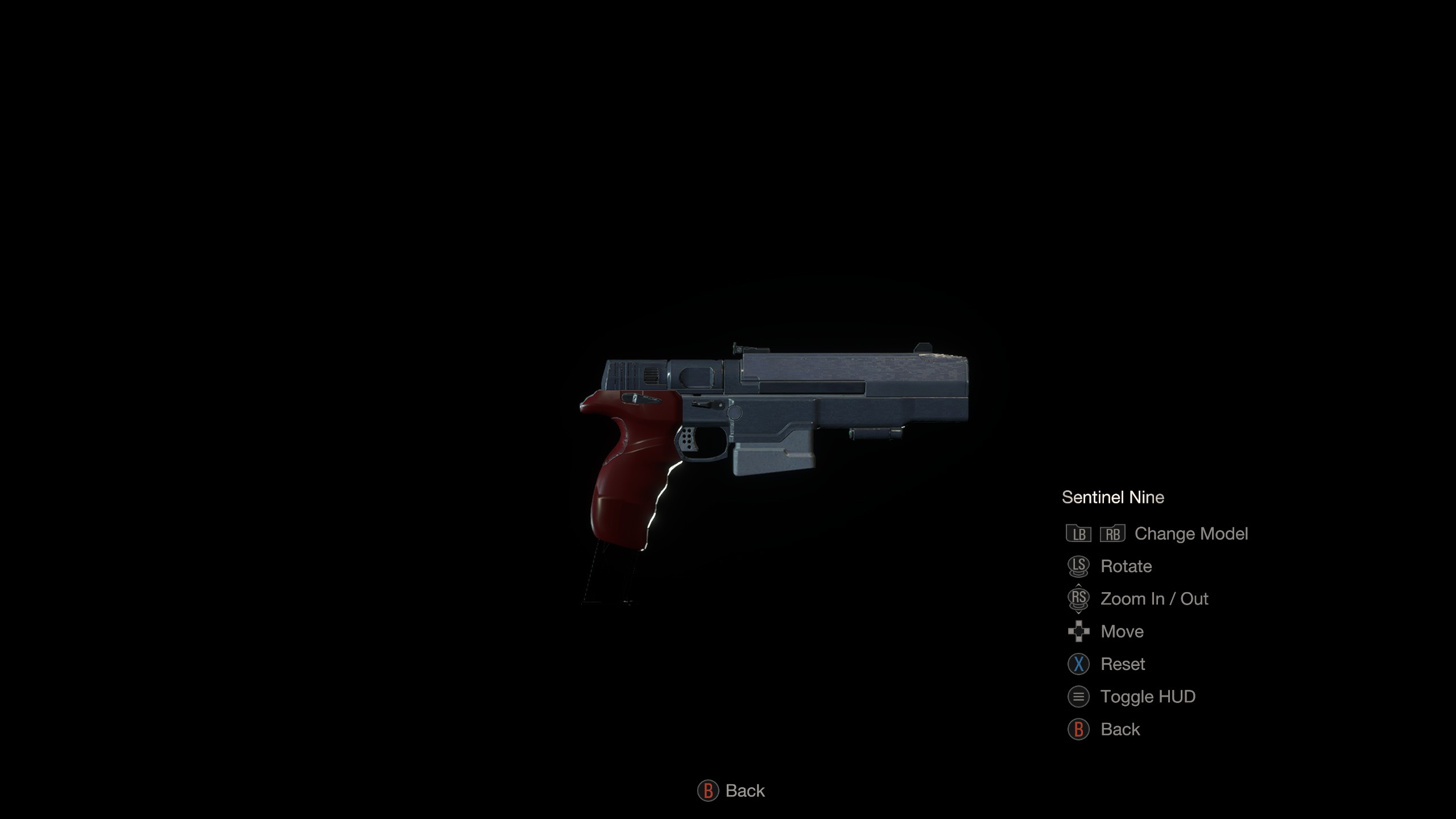Select the Change Model option

tap(1190, 534)
